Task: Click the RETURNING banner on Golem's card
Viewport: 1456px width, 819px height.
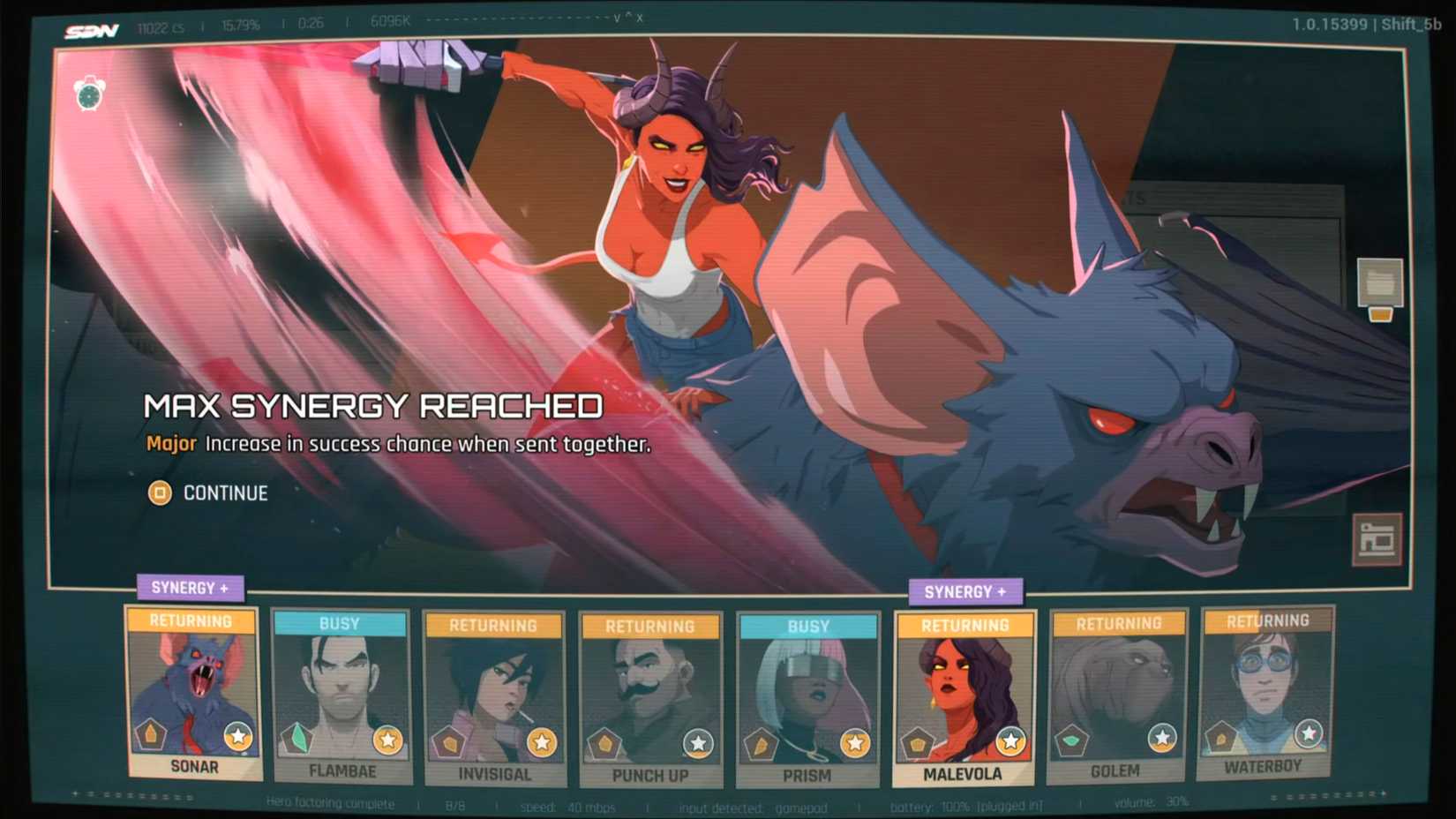Action: coord(1119,622)
